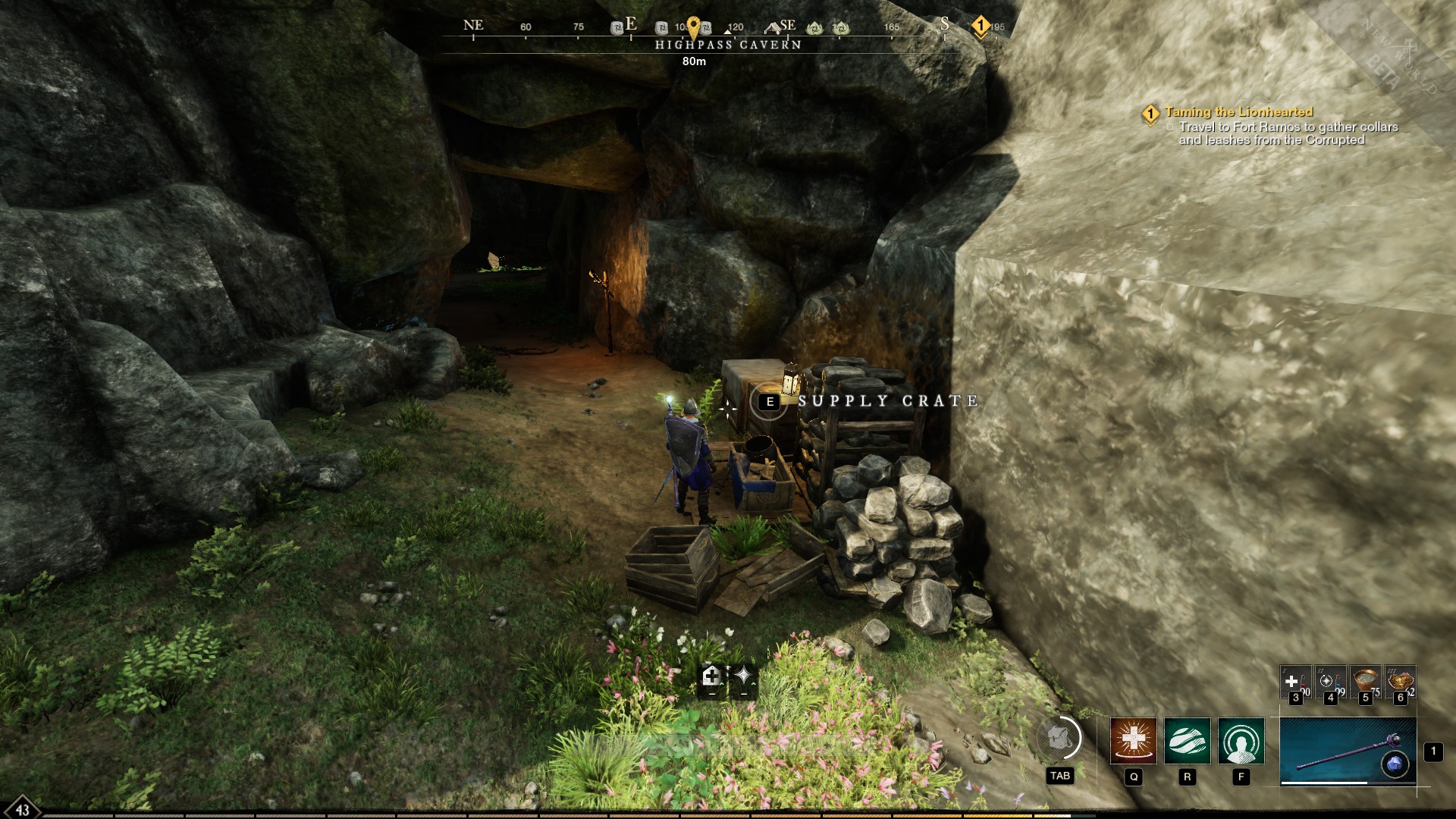Viewport: 1456px width, 819px height.
Task: Select the healing burst ability on Q
Action: pos(1134,742)
